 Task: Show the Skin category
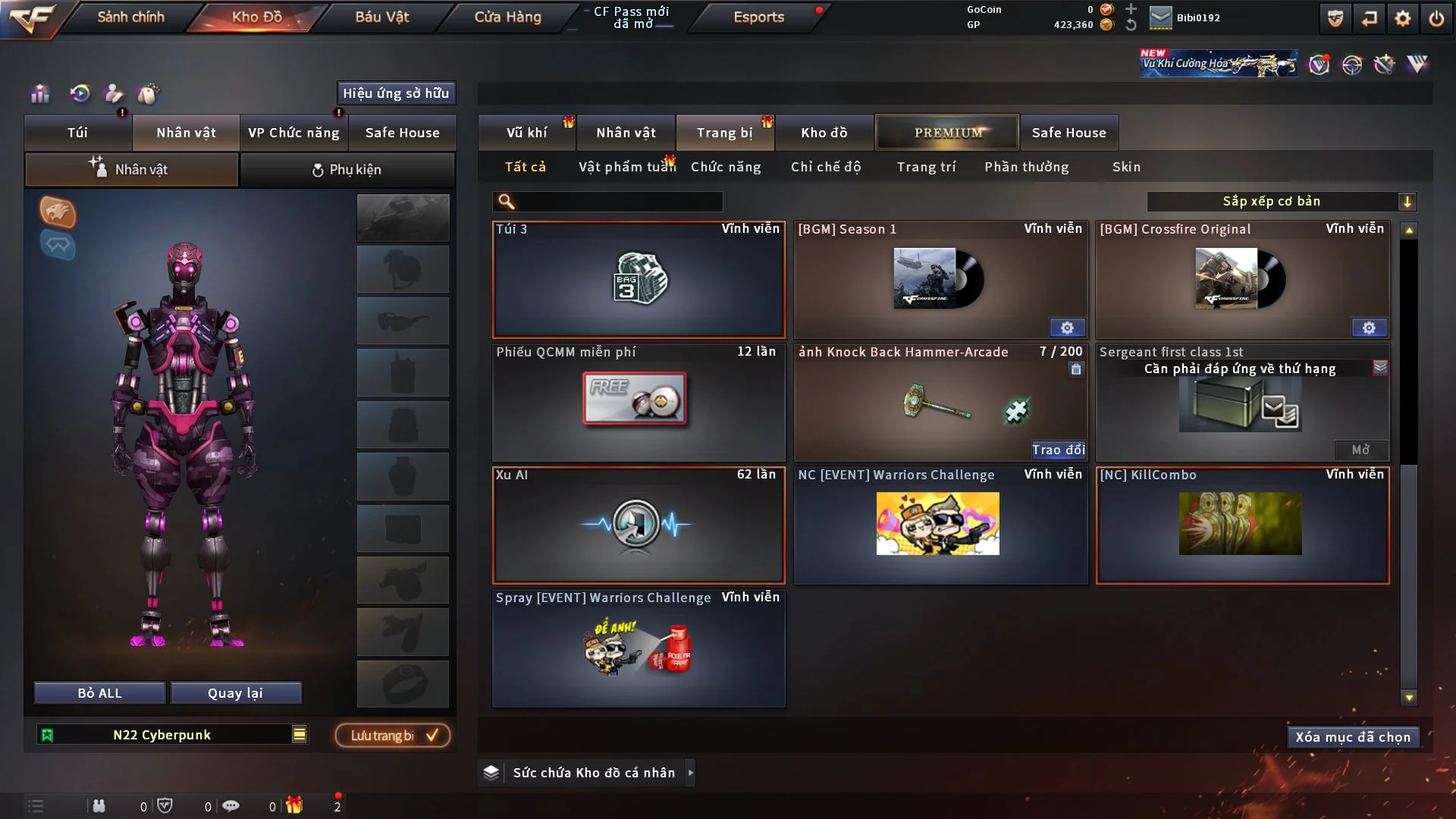pos(1126,167)
